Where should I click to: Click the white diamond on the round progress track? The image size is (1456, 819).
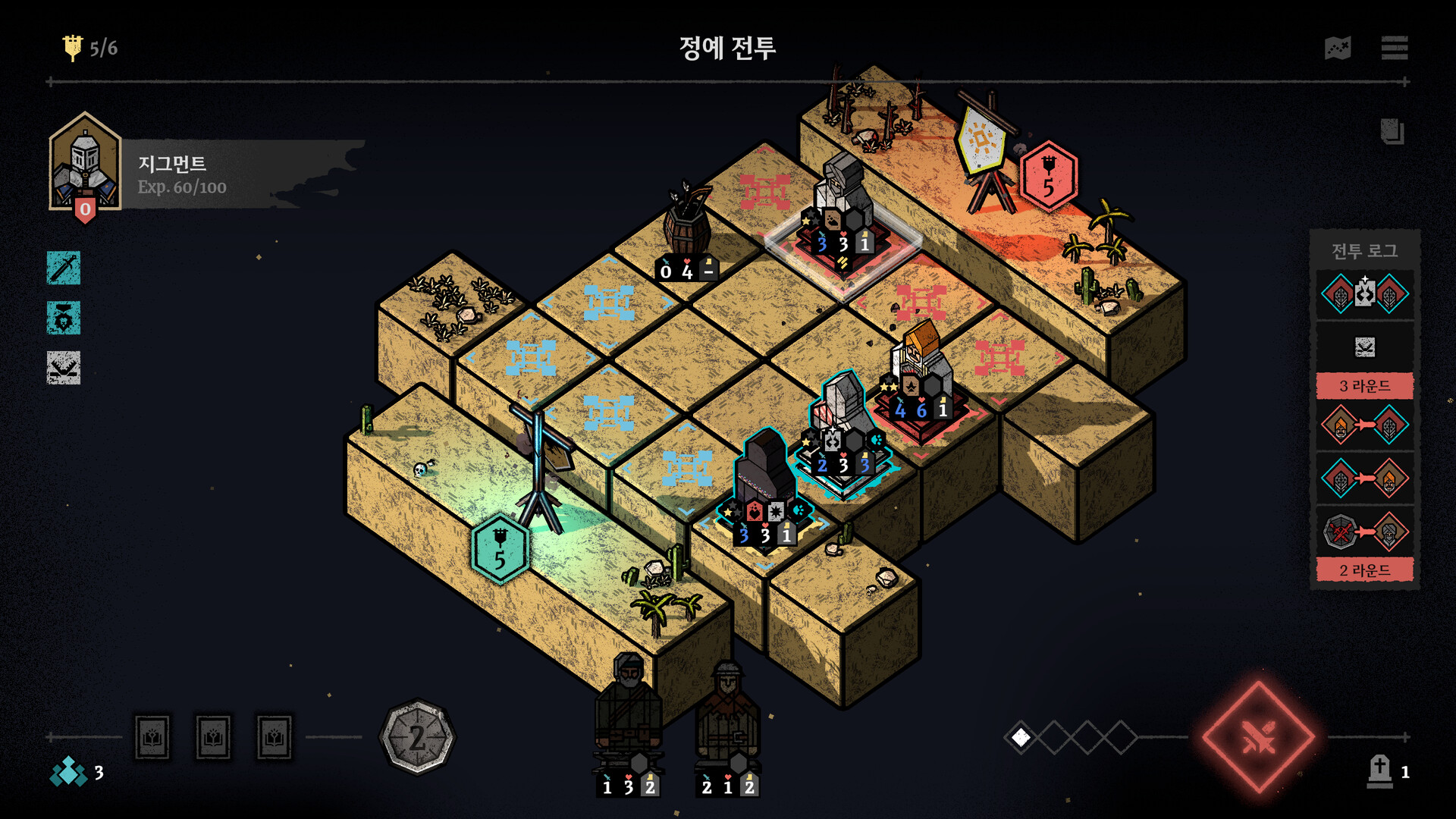1021,736
